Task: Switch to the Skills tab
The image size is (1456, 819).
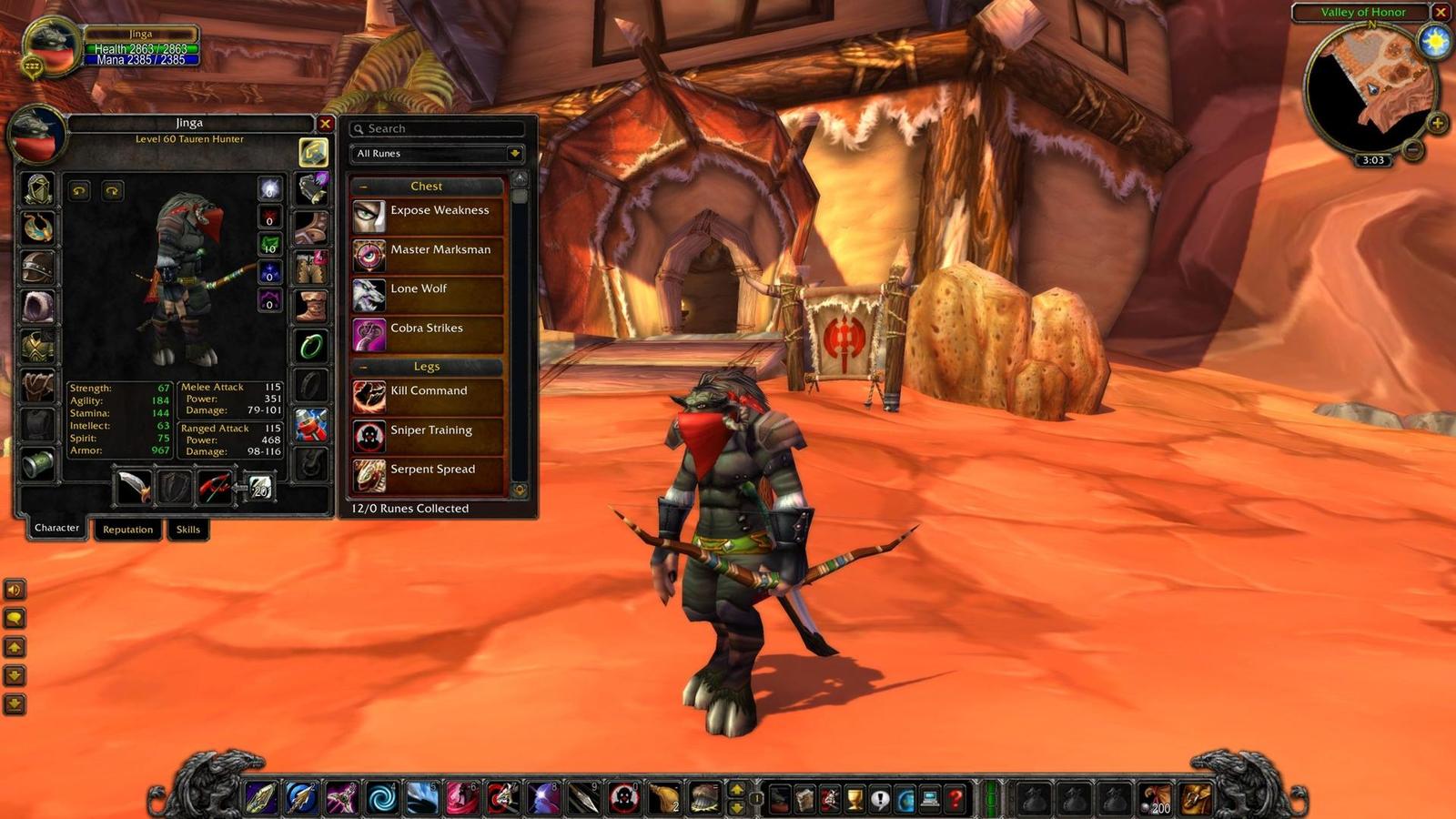Action: [187, 530]
